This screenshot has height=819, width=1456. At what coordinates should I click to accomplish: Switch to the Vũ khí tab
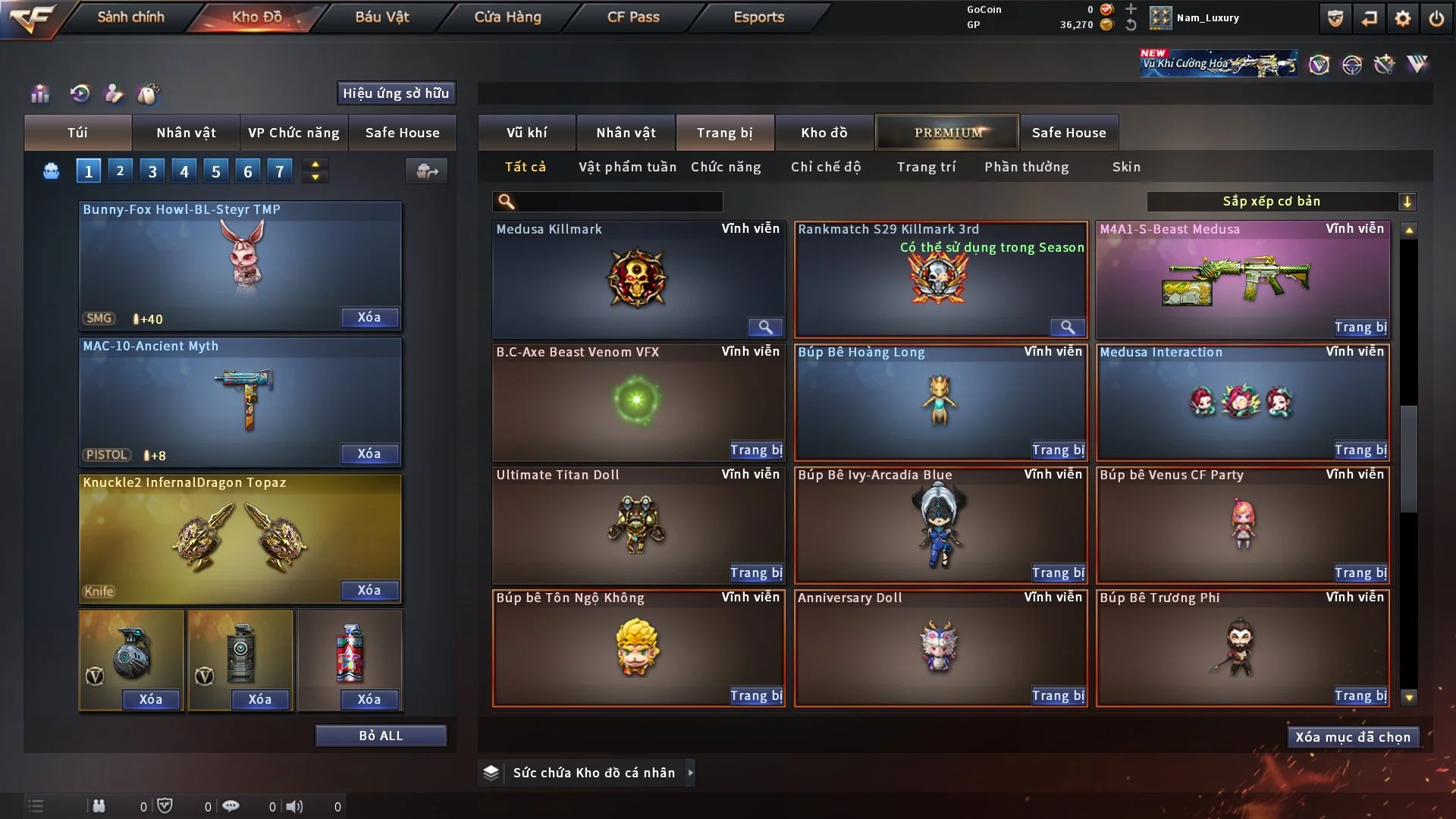pos(526,133)
